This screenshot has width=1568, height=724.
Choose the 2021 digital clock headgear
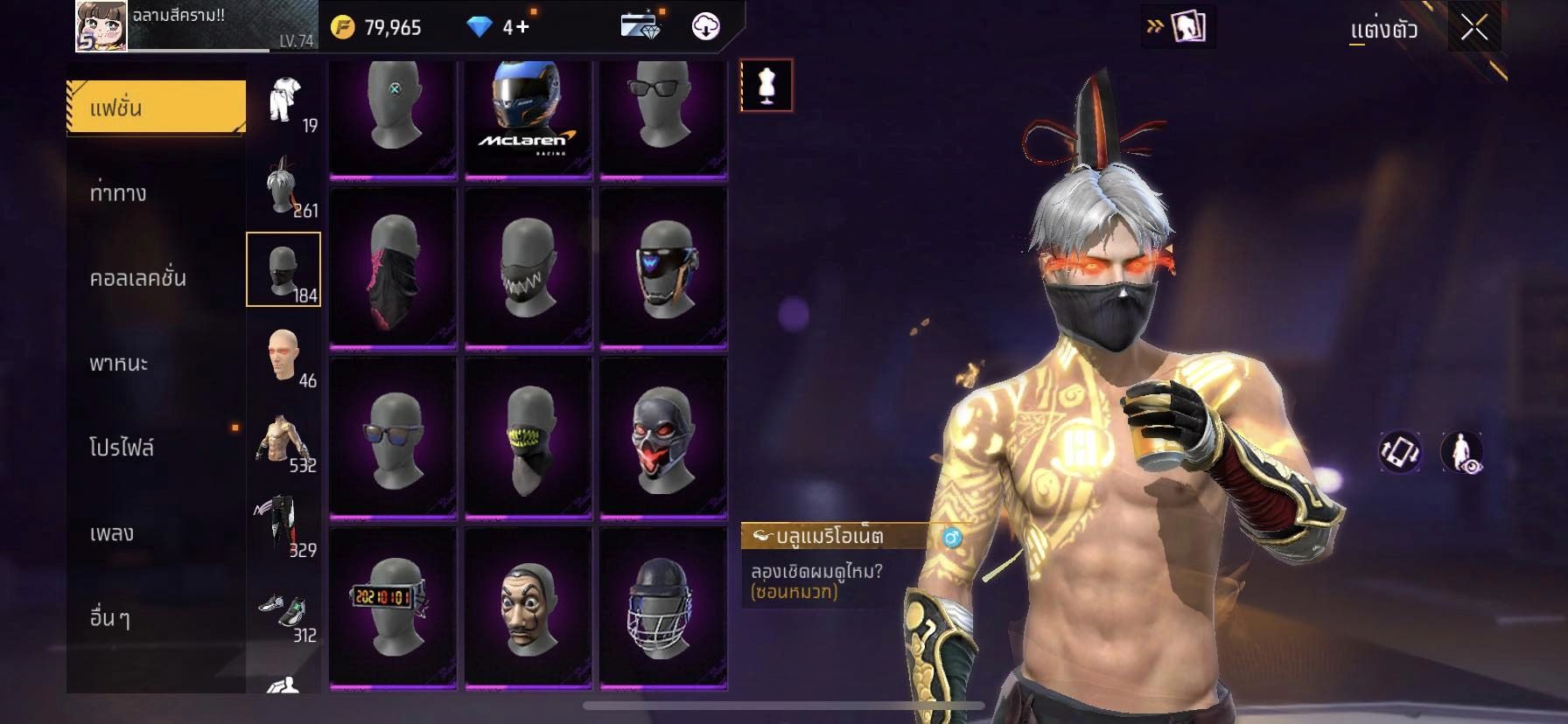coord(393,605)
